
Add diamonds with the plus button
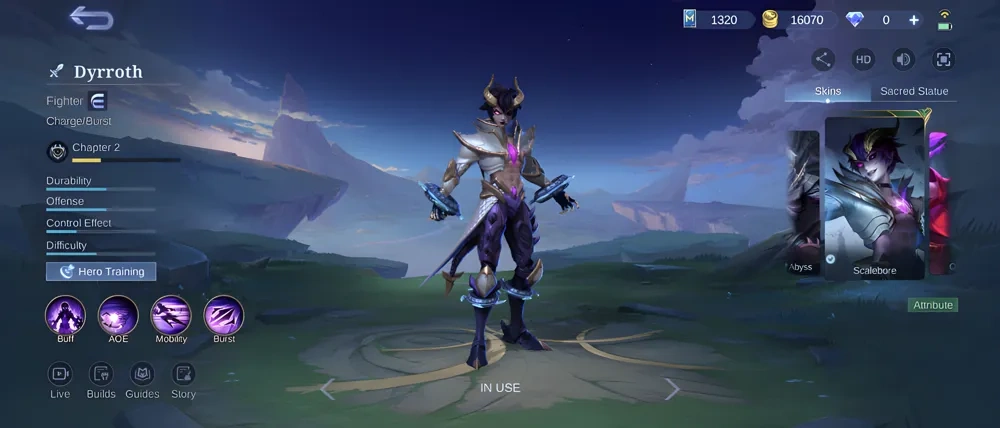tap(914, 20)
